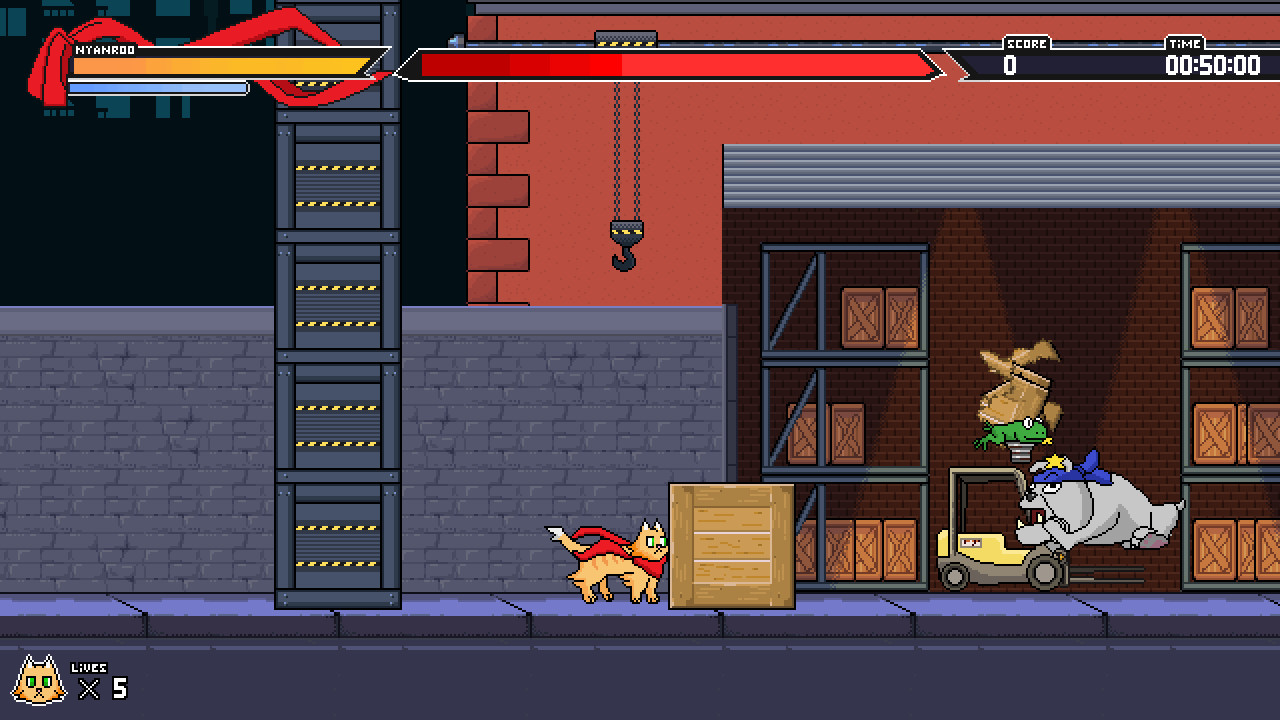Select the large wooden crate beside the cat
The image size is (1280, 720).
point(733,545)
